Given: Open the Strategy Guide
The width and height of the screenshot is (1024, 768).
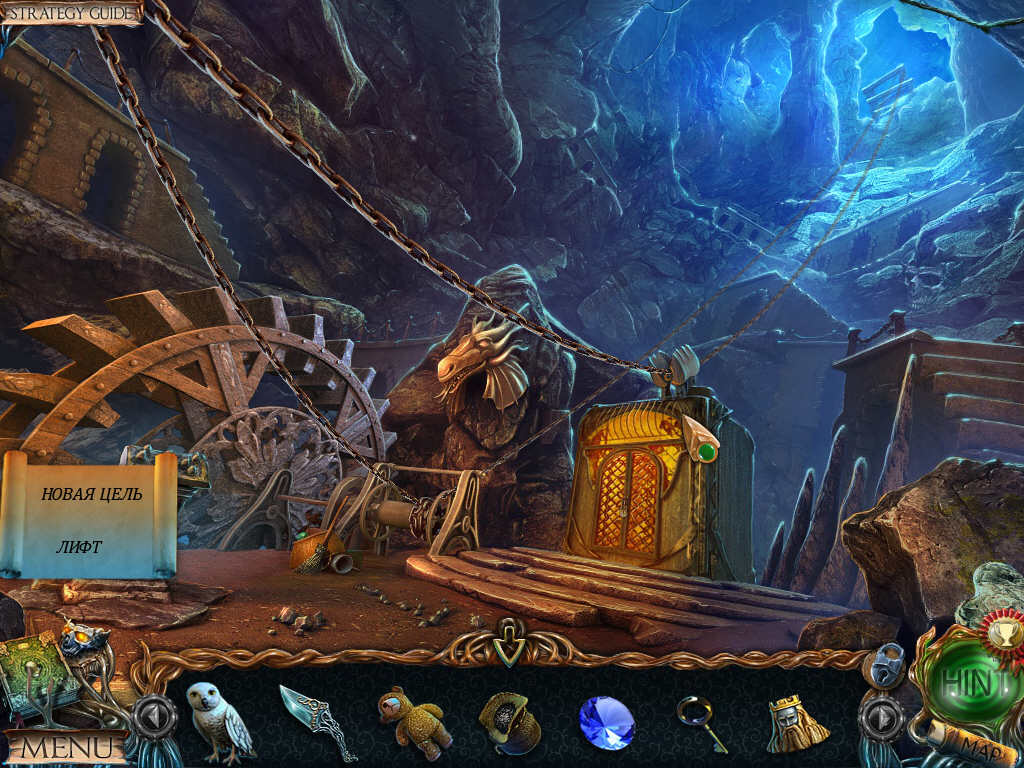Looking at the screenshot, I should pos(70,12).
